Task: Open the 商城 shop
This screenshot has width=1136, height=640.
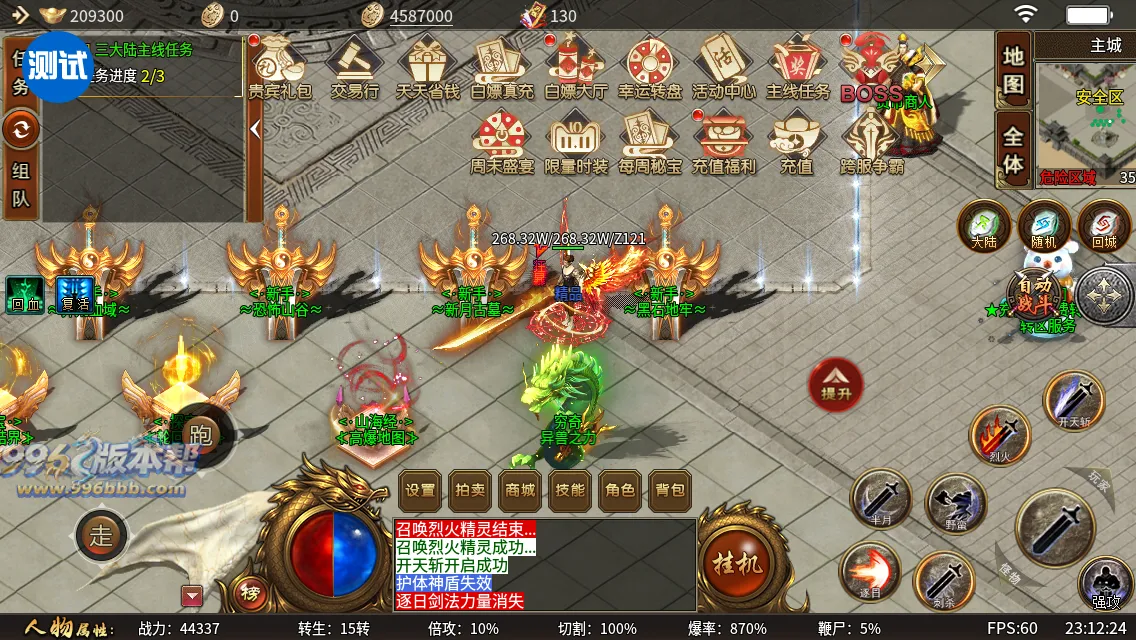Action: click(520, 490)
